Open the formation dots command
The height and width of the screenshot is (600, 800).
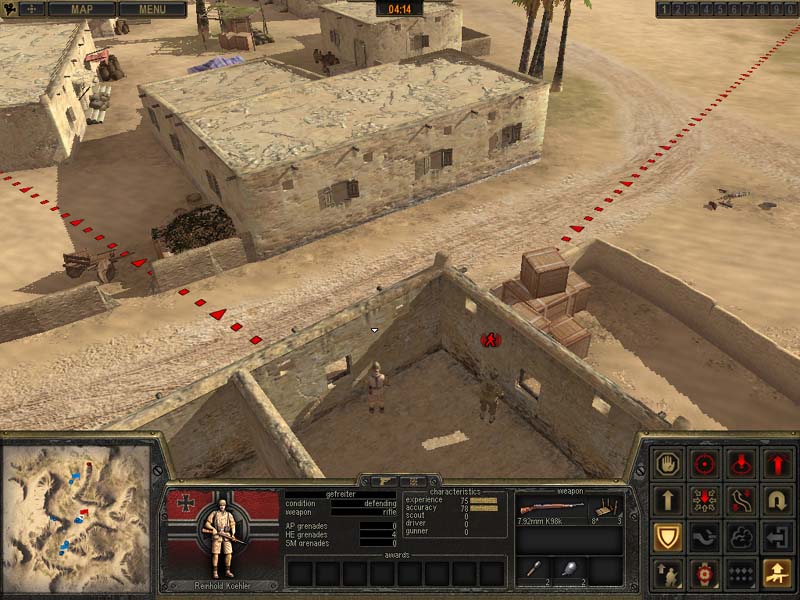point(741,573)
